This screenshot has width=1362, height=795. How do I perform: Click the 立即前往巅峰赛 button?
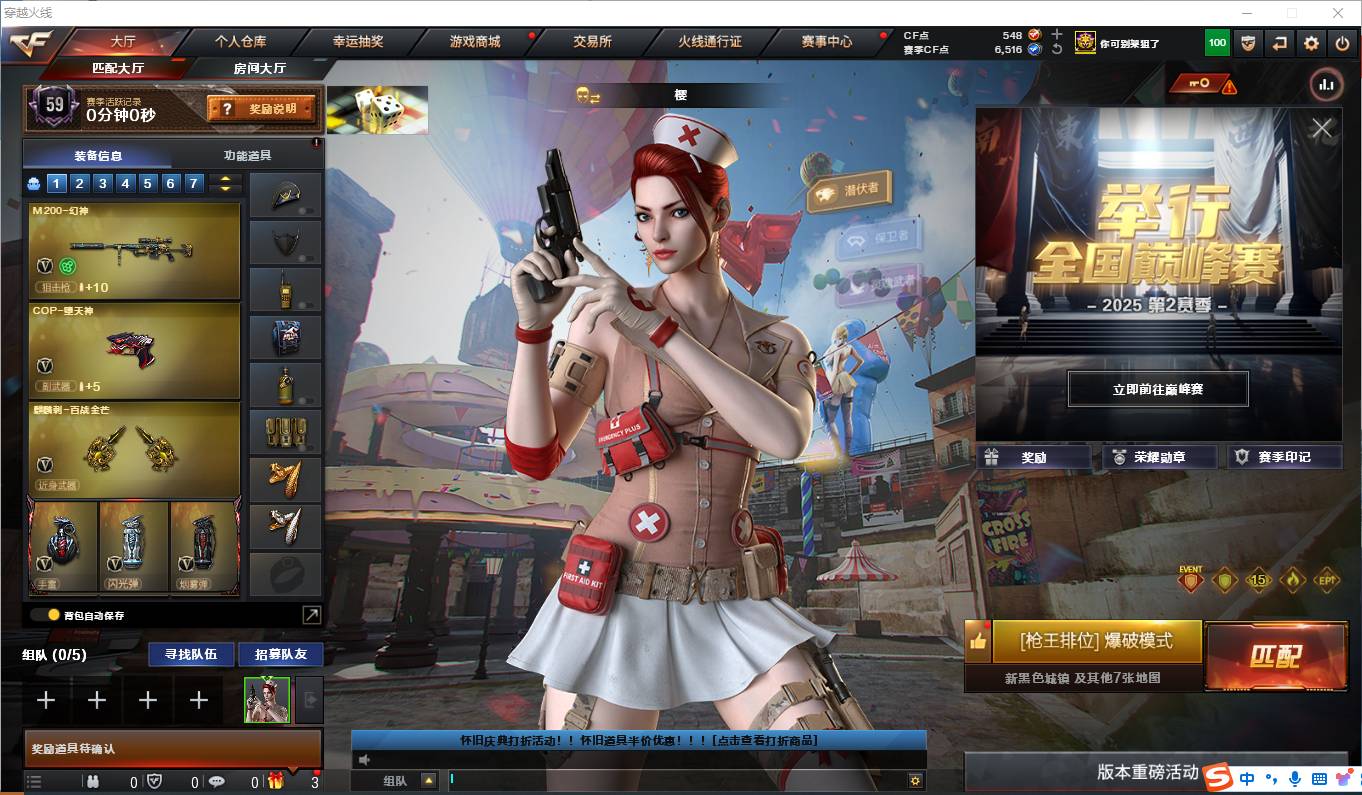coord(1156,389)
